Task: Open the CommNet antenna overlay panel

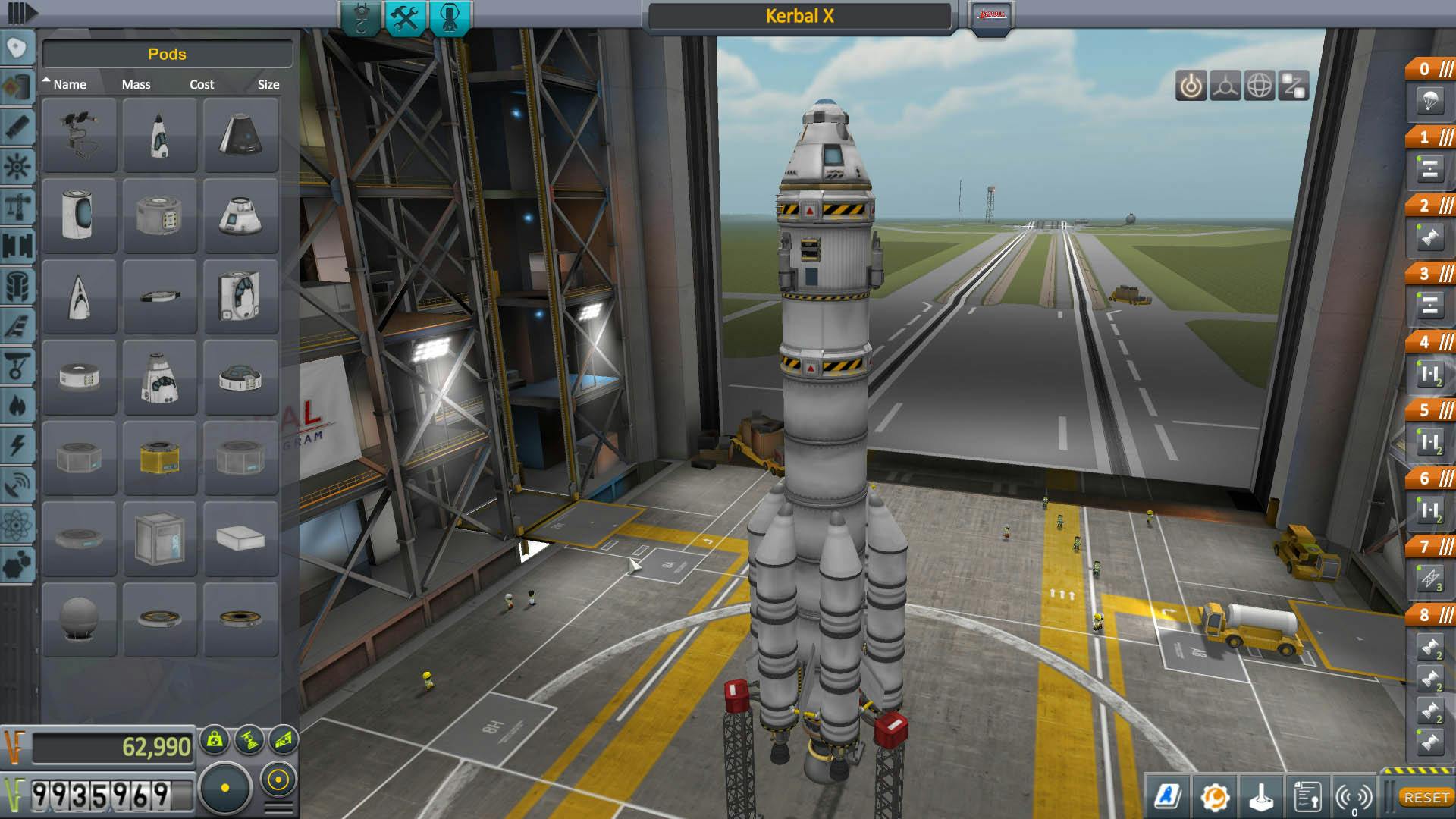Action: [1354, 796]
